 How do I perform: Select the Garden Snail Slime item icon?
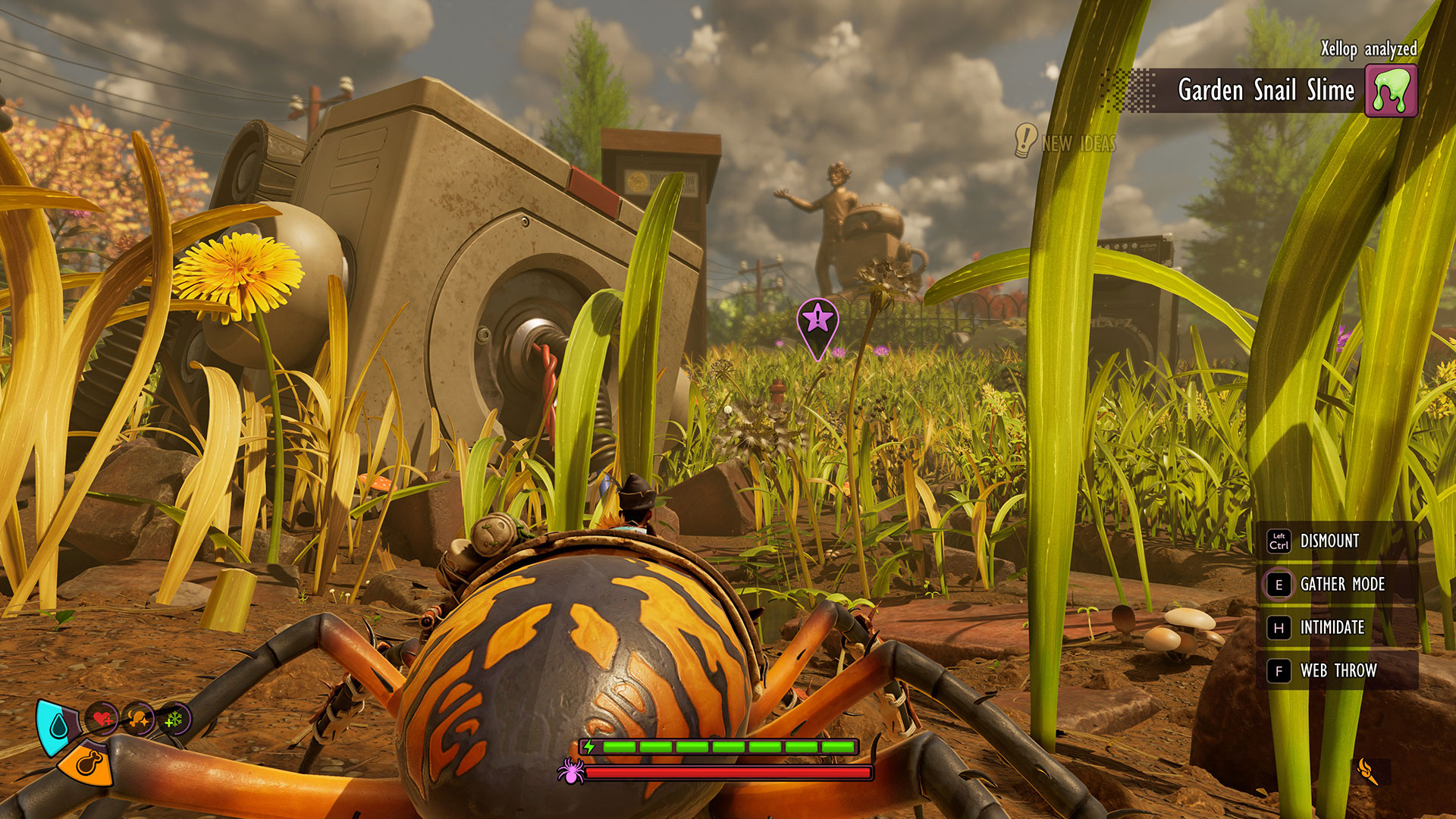point(1391,90)
